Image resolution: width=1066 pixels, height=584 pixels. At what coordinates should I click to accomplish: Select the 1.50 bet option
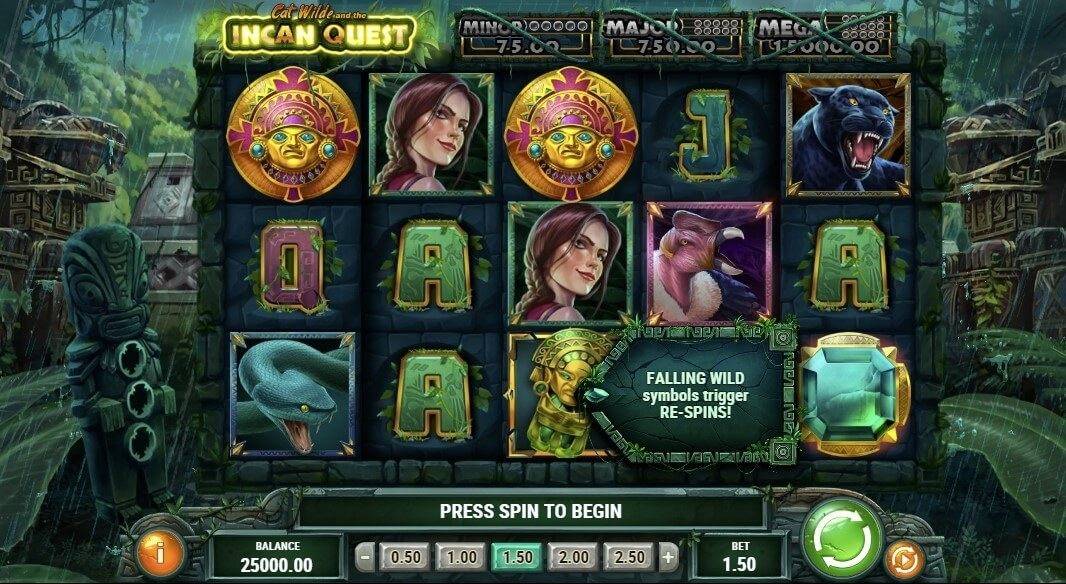pos(516,557)
